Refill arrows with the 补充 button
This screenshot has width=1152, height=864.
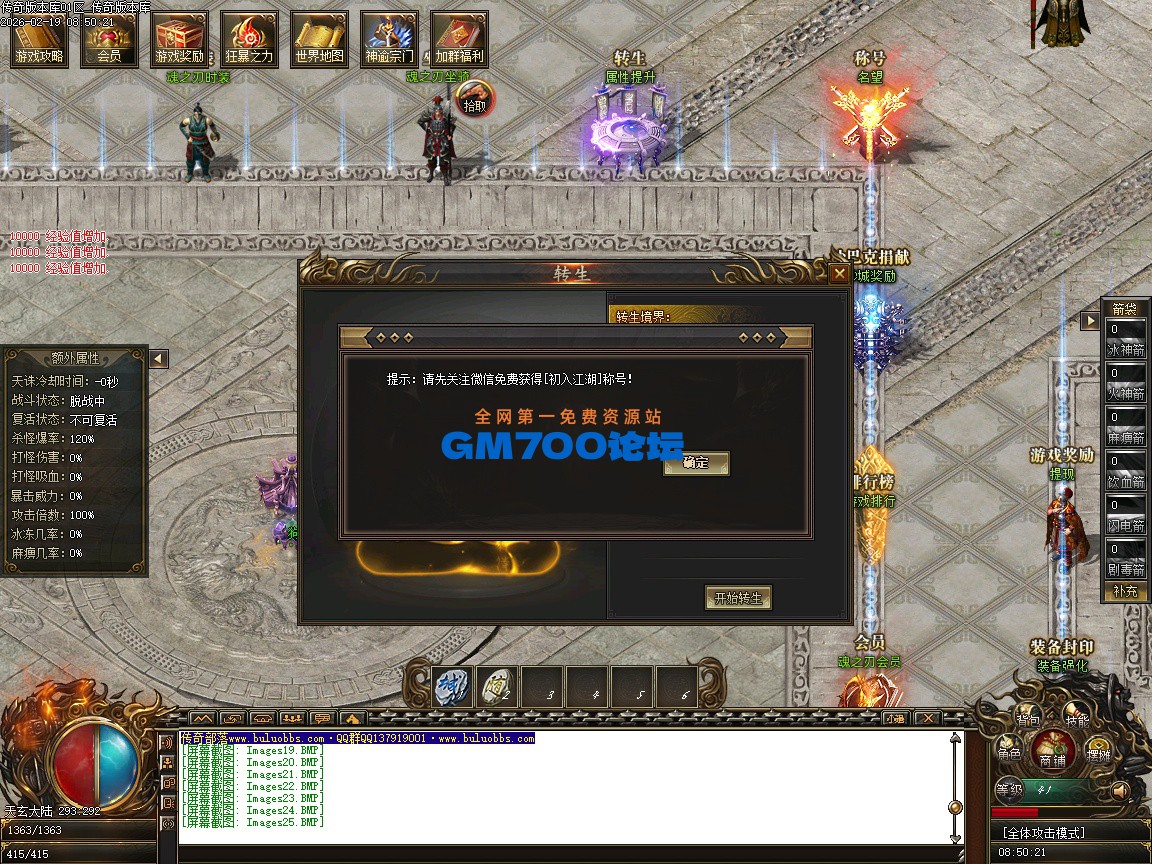pyautogui.click(x=1125, y=591)
